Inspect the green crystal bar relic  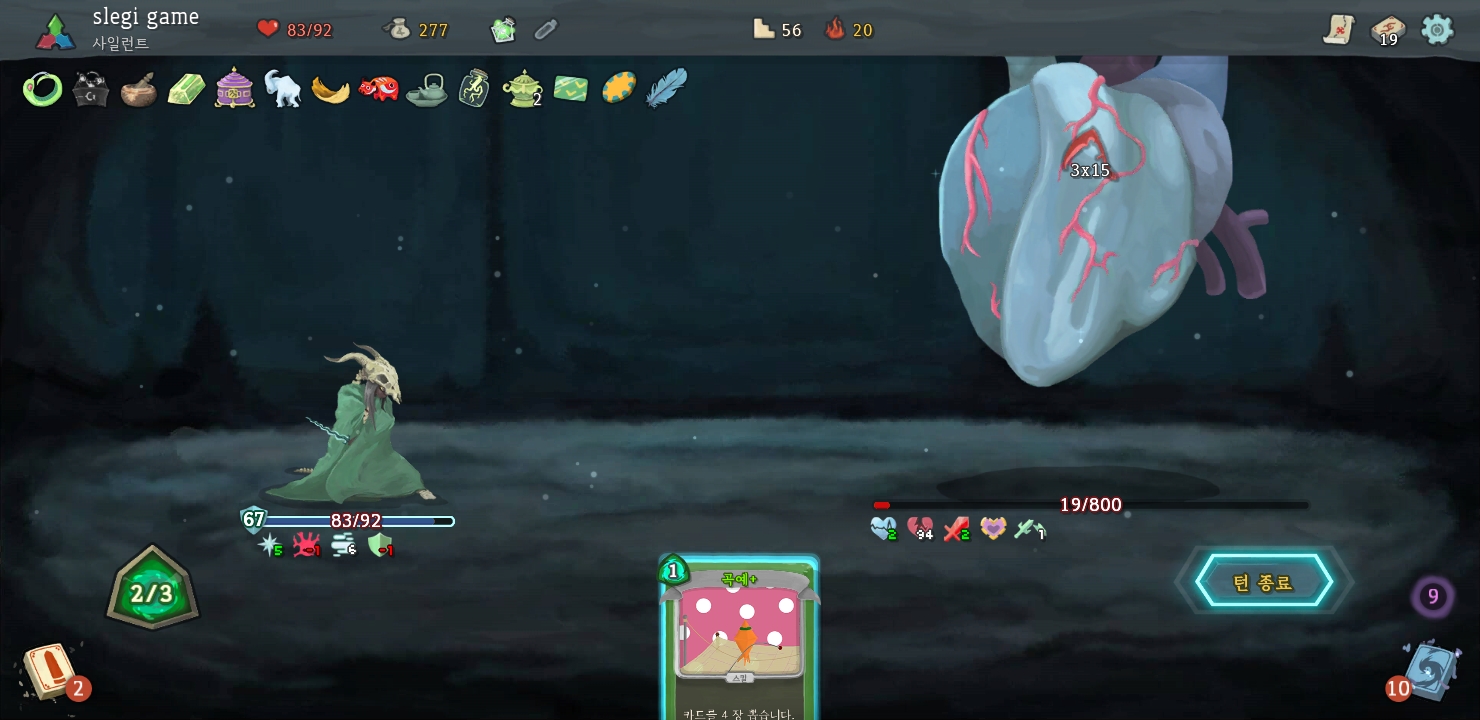[186, 90]
